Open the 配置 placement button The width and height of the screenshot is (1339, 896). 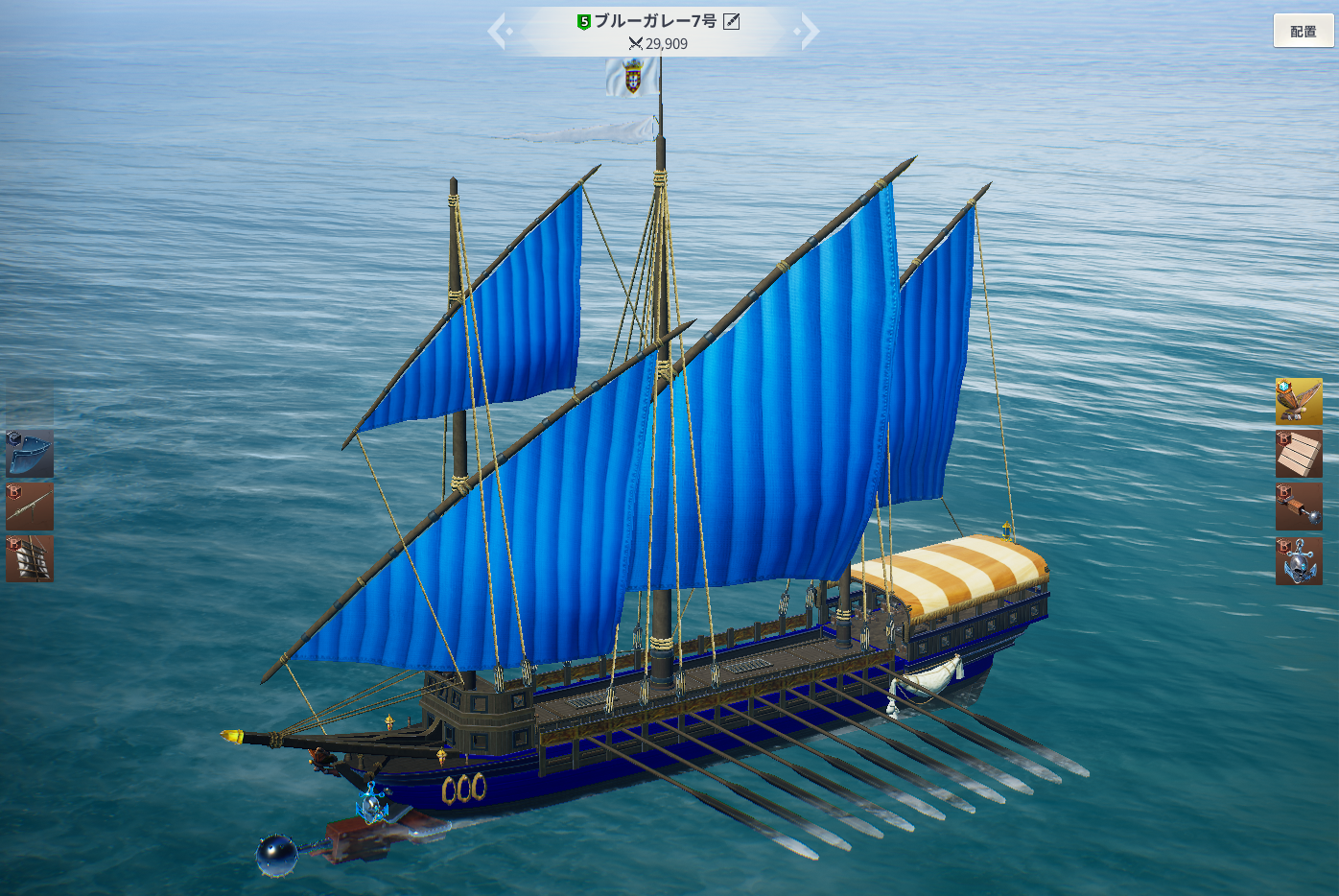1303,32
